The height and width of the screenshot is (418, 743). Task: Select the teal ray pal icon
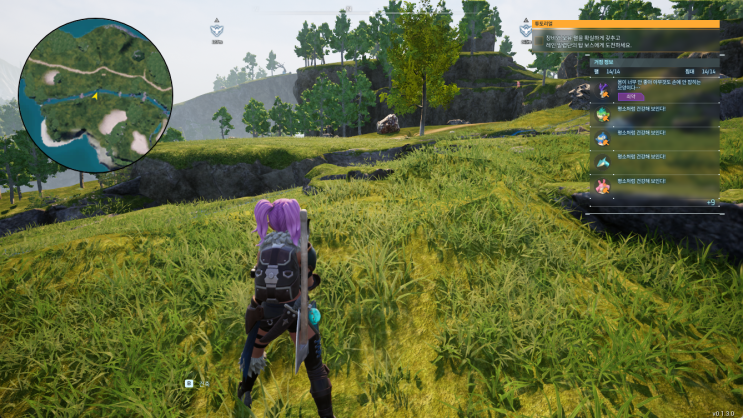point(602,162)
